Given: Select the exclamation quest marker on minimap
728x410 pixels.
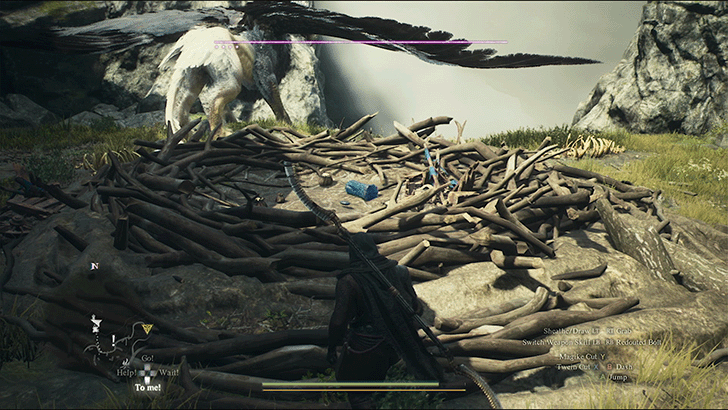Looking at the screenshot, I should coord(113,337).
